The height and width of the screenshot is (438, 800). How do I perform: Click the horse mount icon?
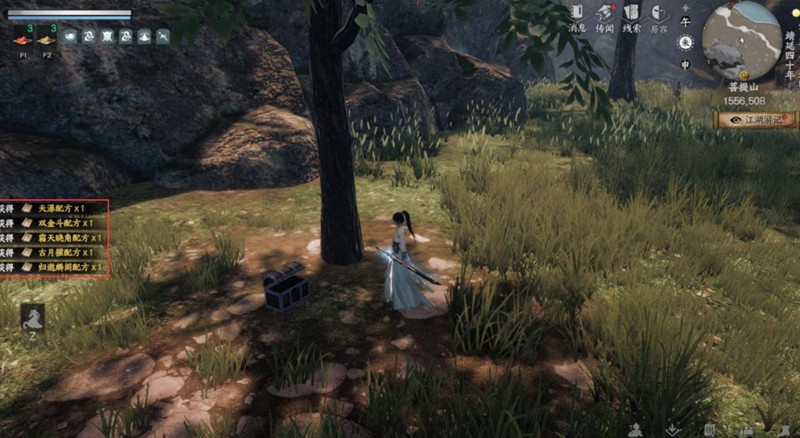point(32,317)
